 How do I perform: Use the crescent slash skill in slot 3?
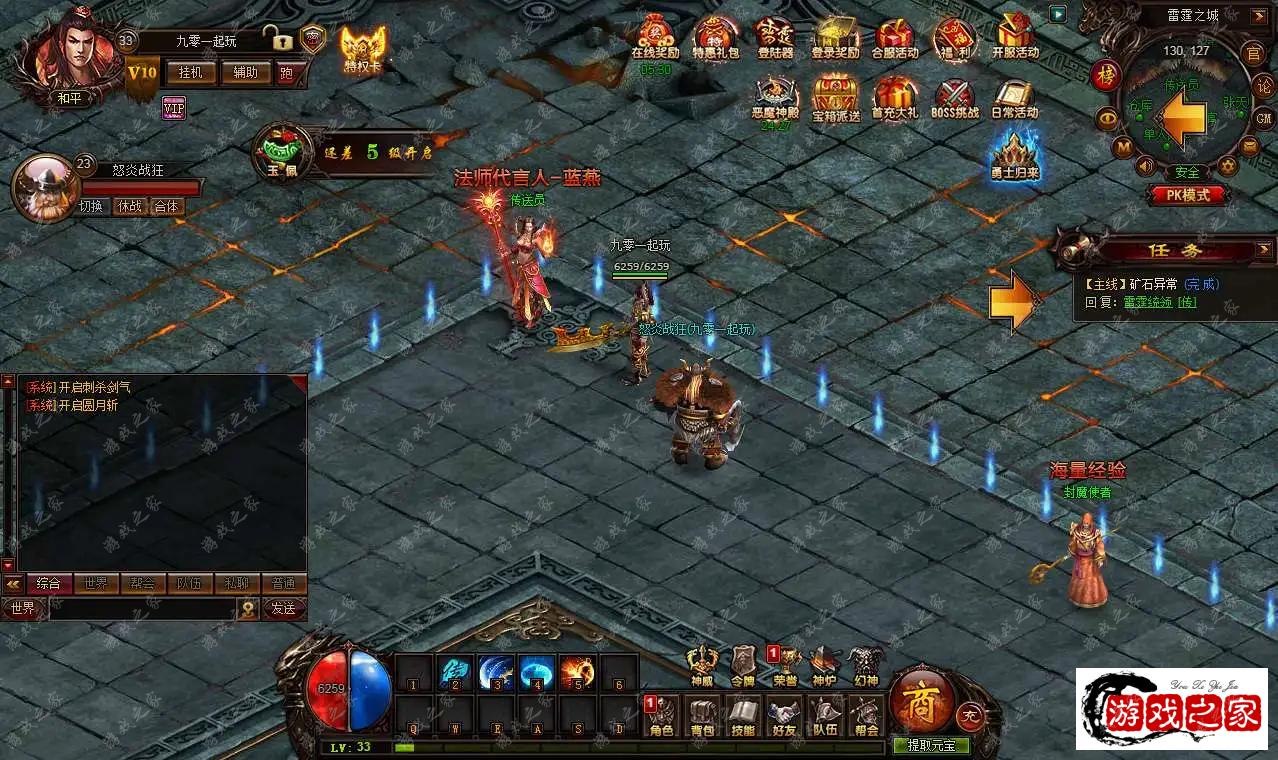496,671
